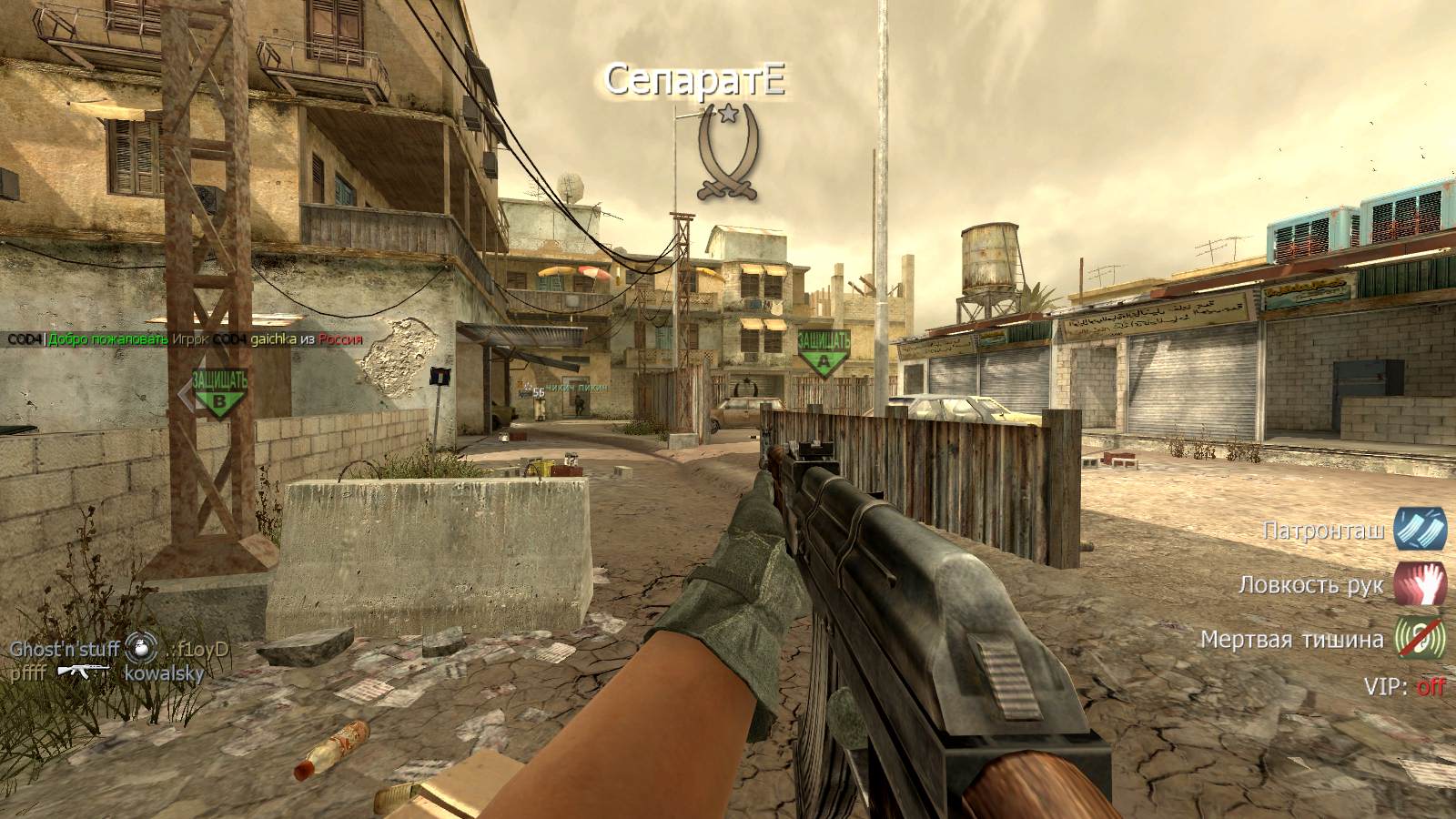Select the Ghost'n'stuff grenade kill feed entry
The width and height of the screenshot is (1456, 819).
click(118, 650)
